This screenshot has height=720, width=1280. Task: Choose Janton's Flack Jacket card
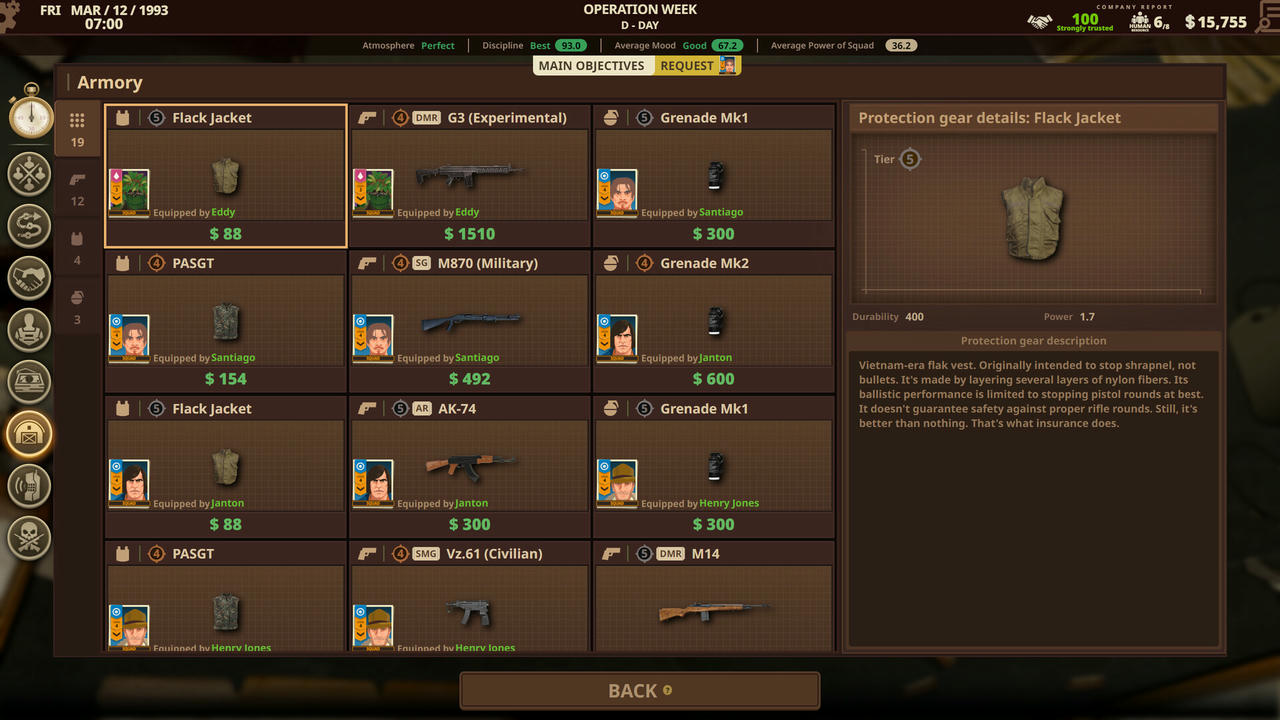[226, 467]
